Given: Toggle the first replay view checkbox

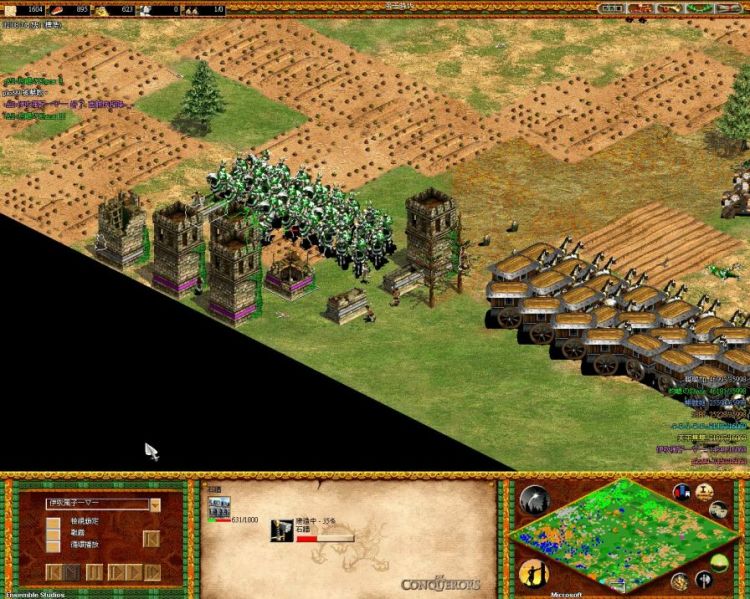Looking at the screenshot, I should click(53, 520).
